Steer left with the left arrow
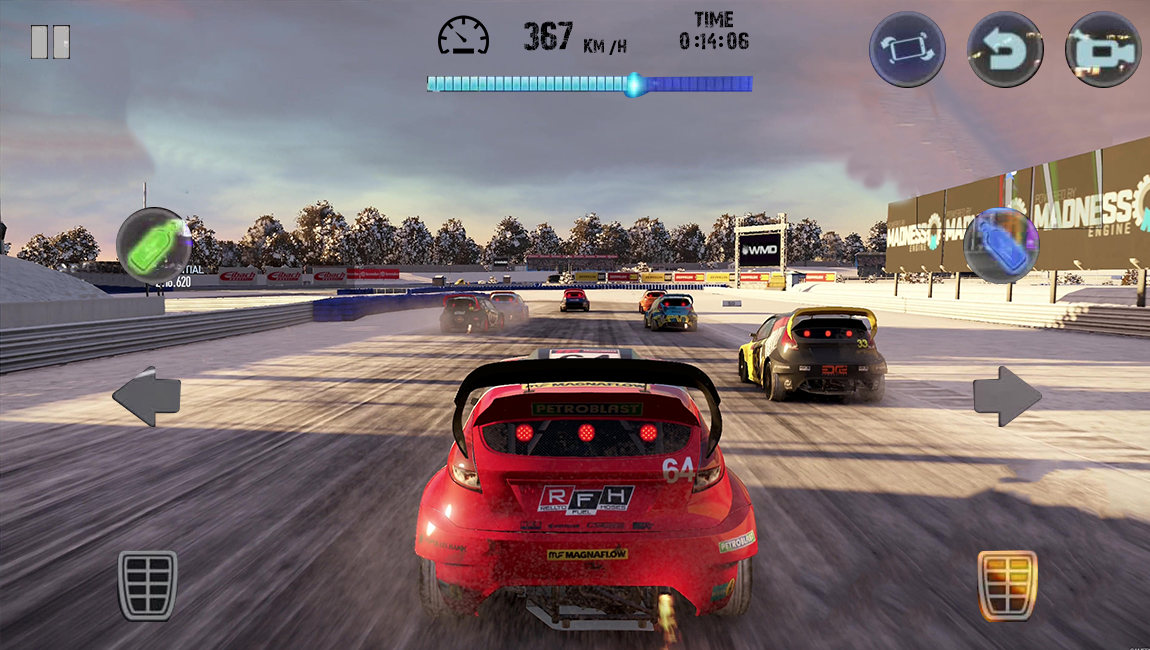 click(x=147, y=397)
